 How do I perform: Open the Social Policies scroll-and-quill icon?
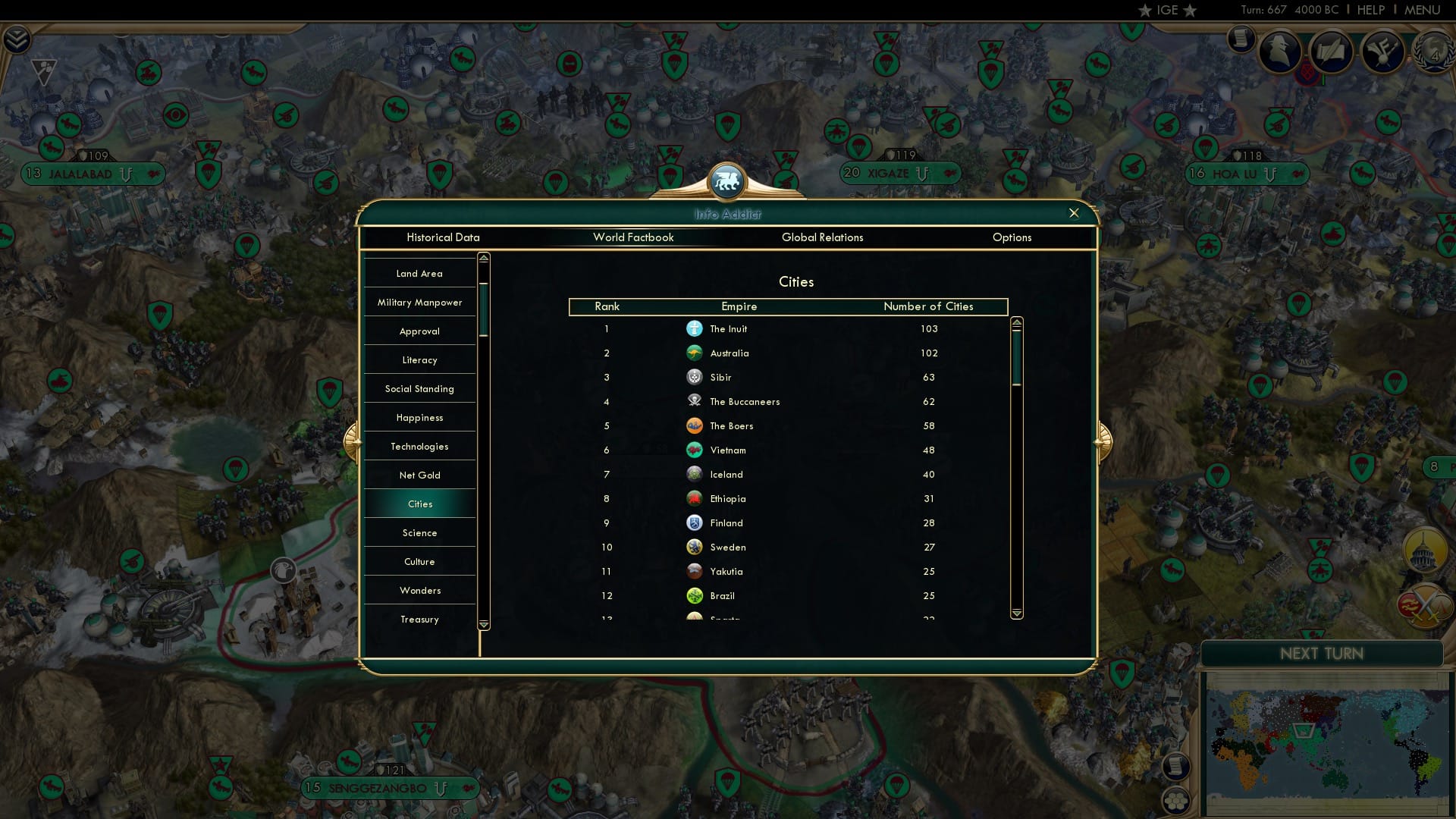coord(1332,52)
